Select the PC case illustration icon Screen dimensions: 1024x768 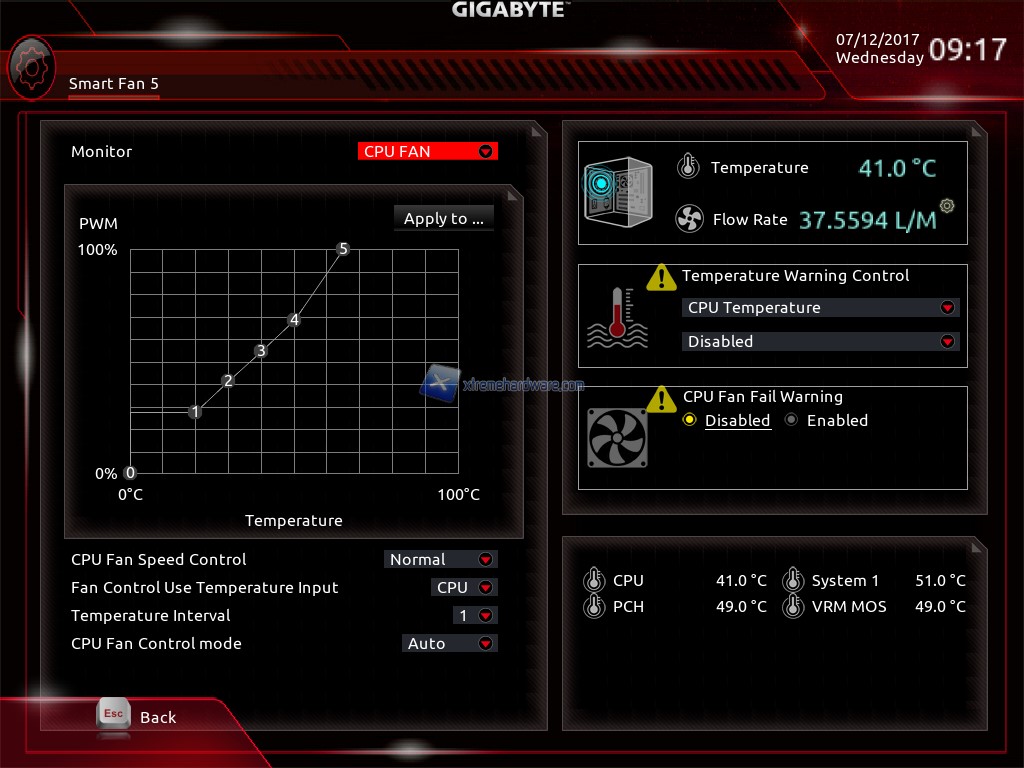617,192
